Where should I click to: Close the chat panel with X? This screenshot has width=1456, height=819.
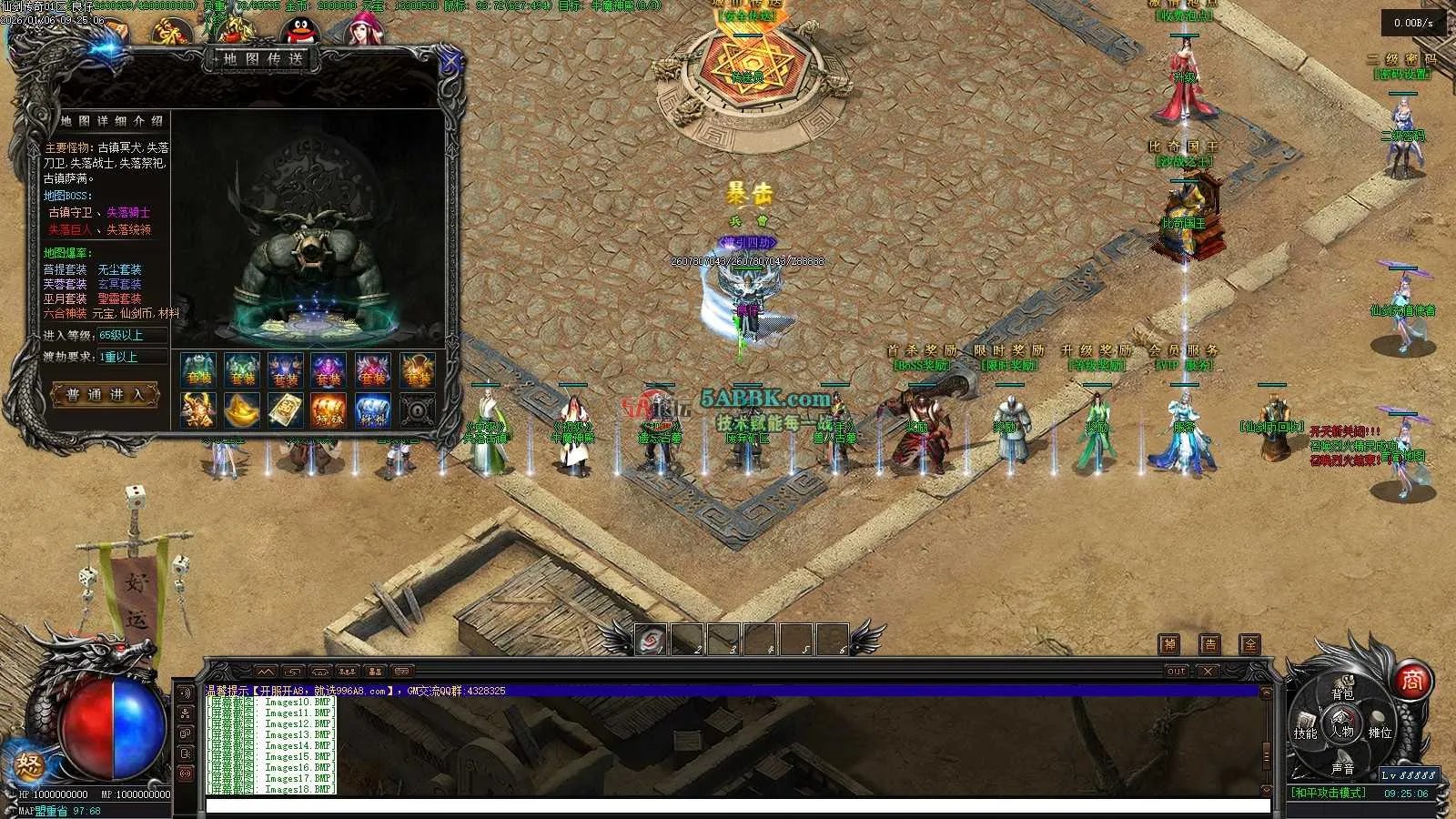click(1208, 672)
